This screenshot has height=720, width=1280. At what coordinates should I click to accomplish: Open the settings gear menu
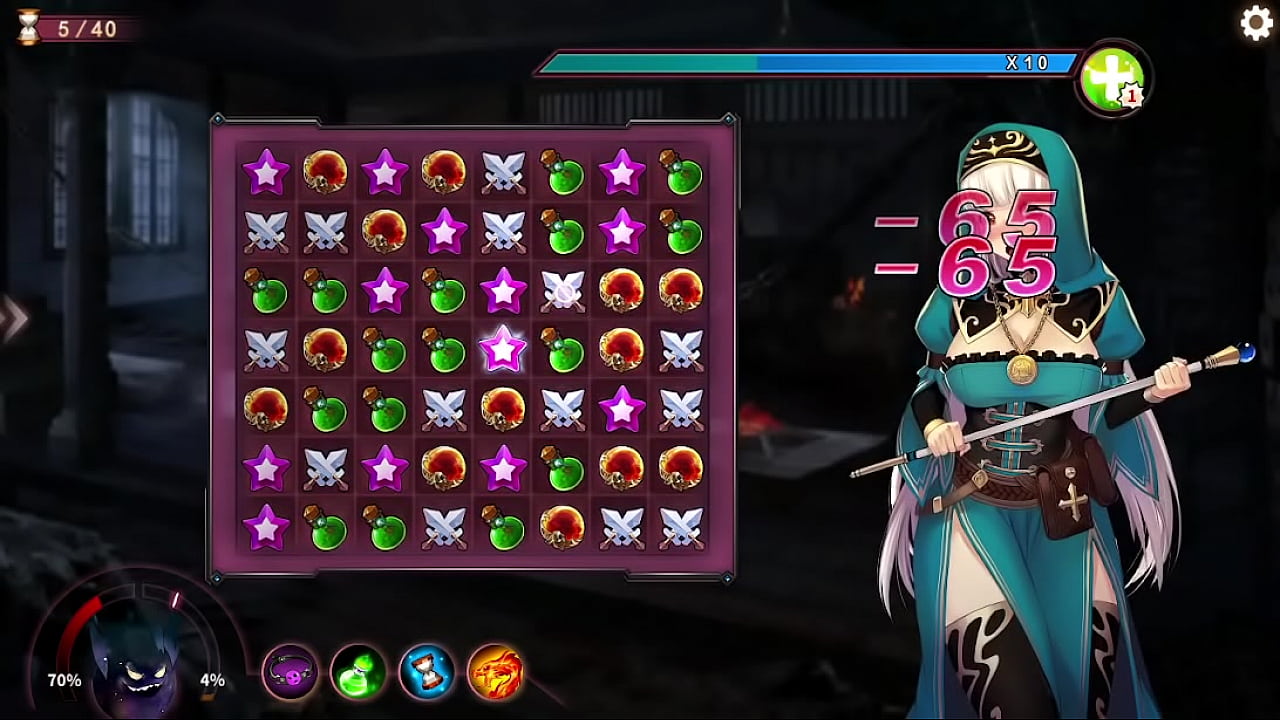pos(1256,23)
